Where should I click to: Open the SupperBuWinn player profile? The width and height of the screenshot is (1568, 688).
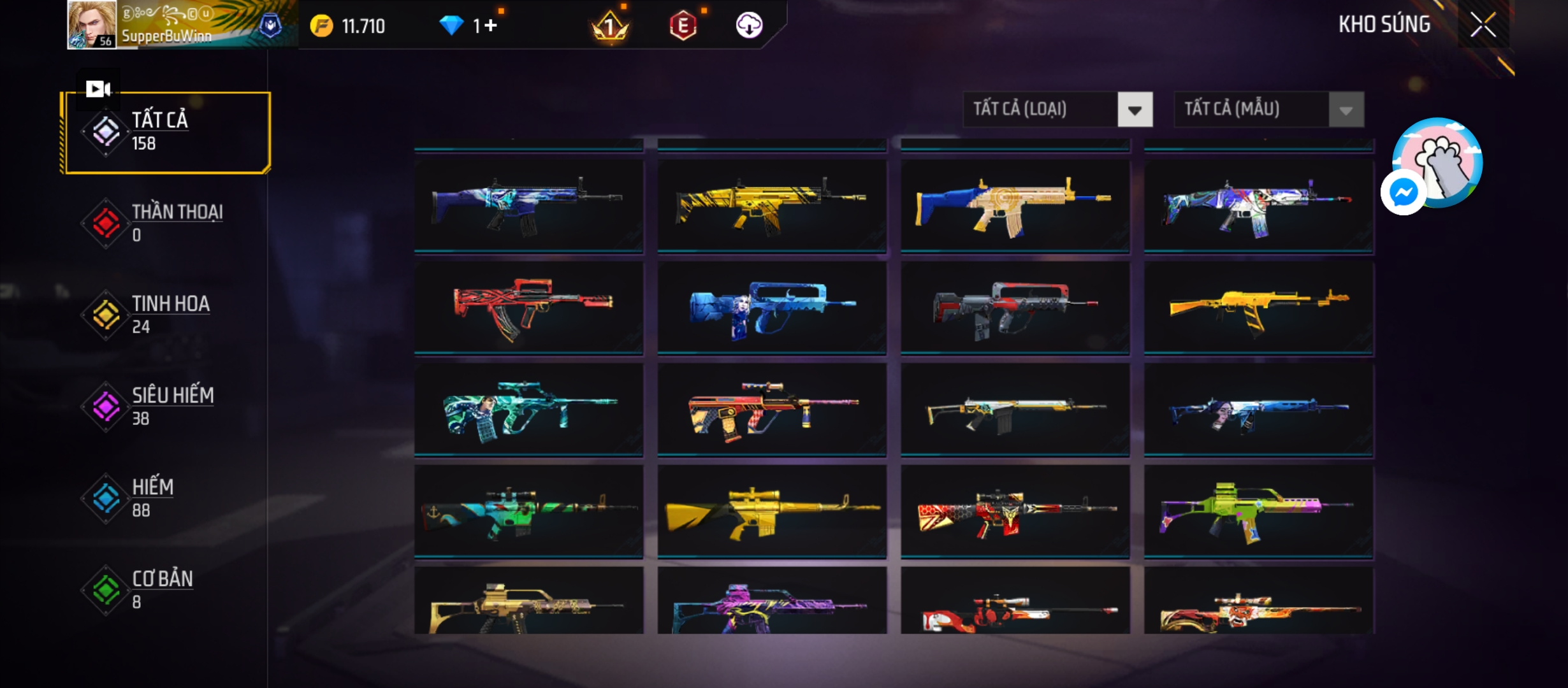[92, 25]
